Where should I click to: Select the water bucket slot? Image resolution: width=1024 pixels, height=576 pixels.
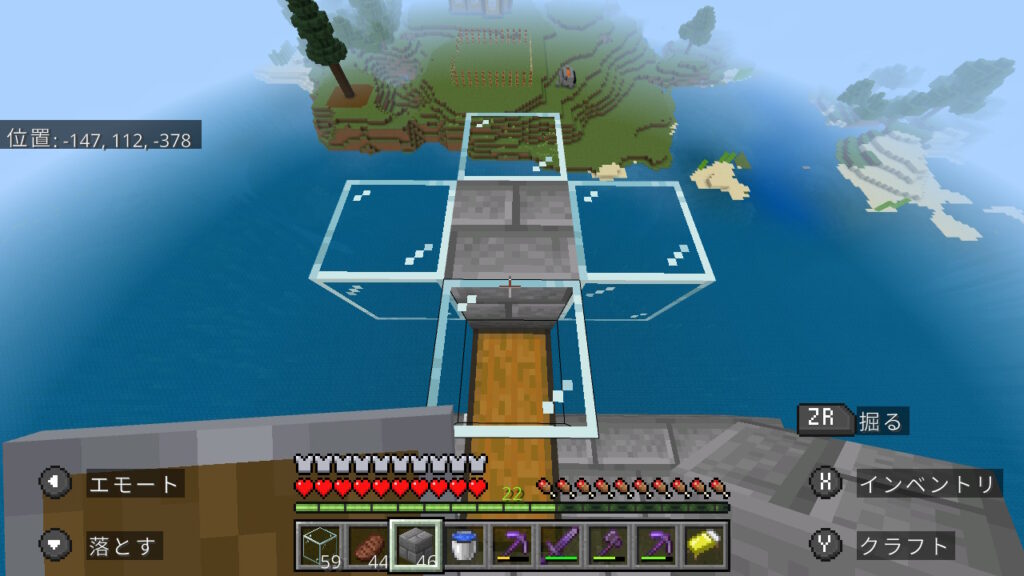coord(463,545)
